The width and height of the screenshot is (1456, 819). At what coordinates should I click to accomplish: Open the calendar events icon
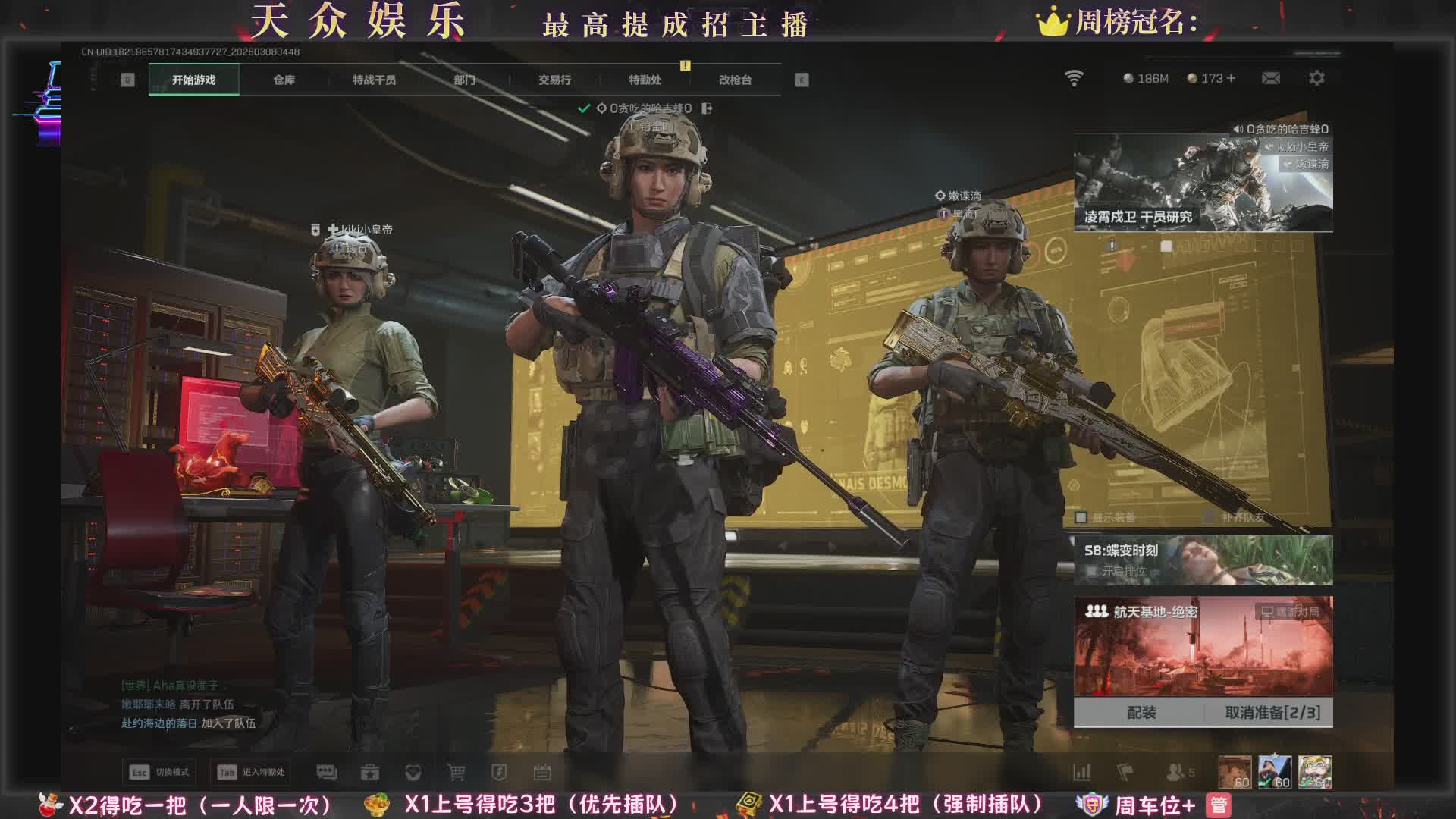click(542, 772)
